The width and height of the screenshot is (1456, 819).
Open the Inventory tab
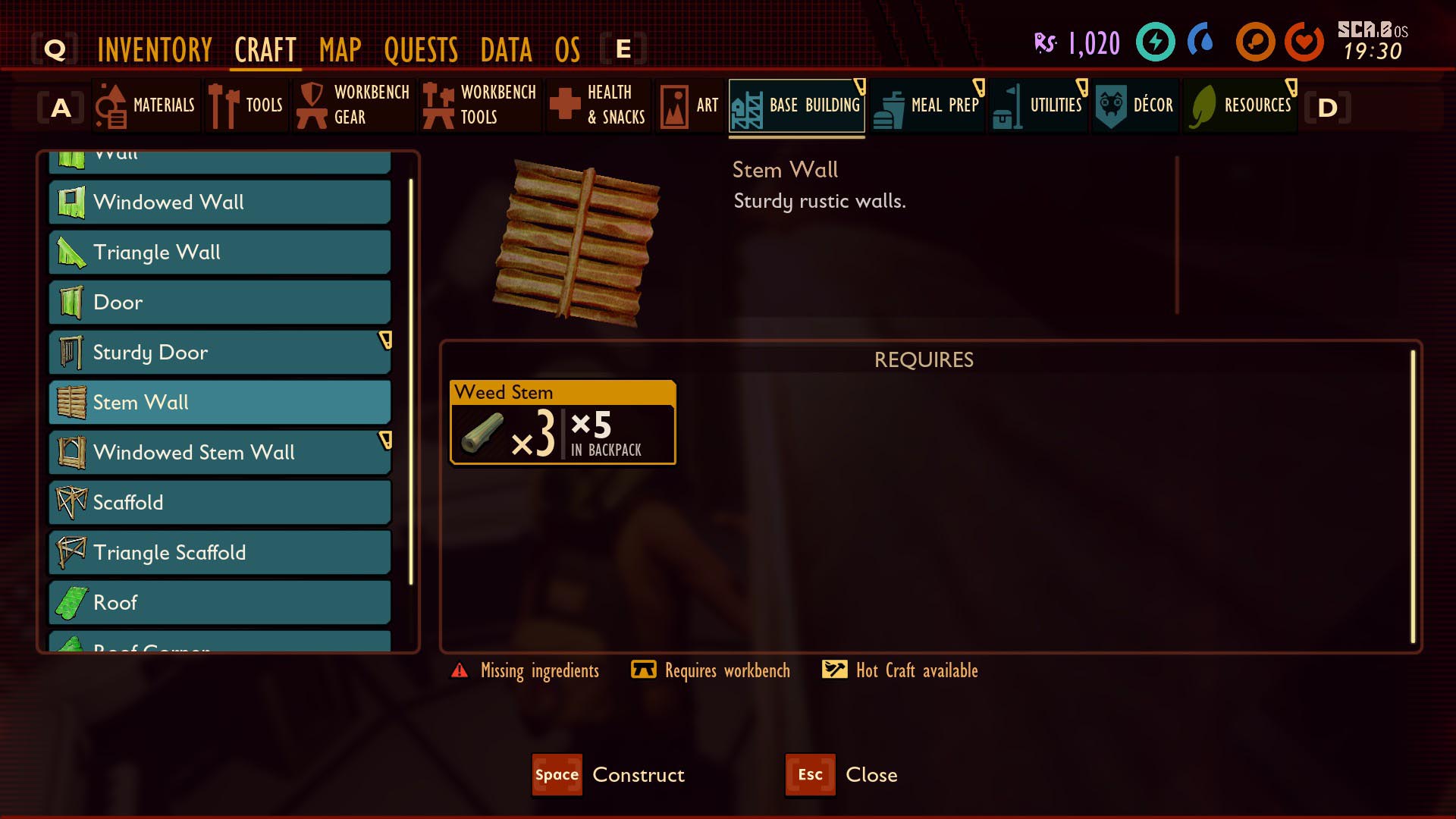point(155,50)
